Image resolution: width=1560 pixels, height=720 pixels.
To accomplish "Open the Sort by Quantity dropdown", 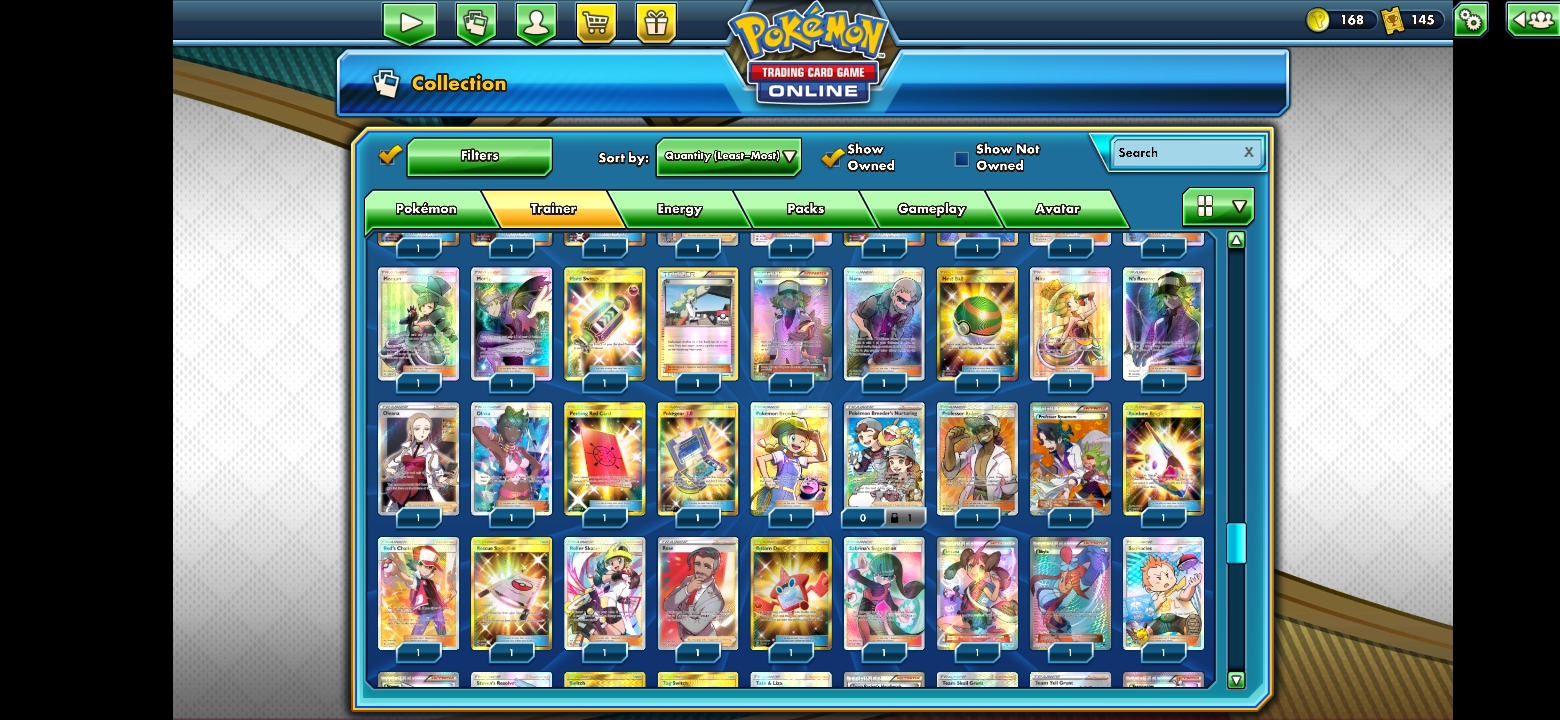I will (x=728, y=157).
